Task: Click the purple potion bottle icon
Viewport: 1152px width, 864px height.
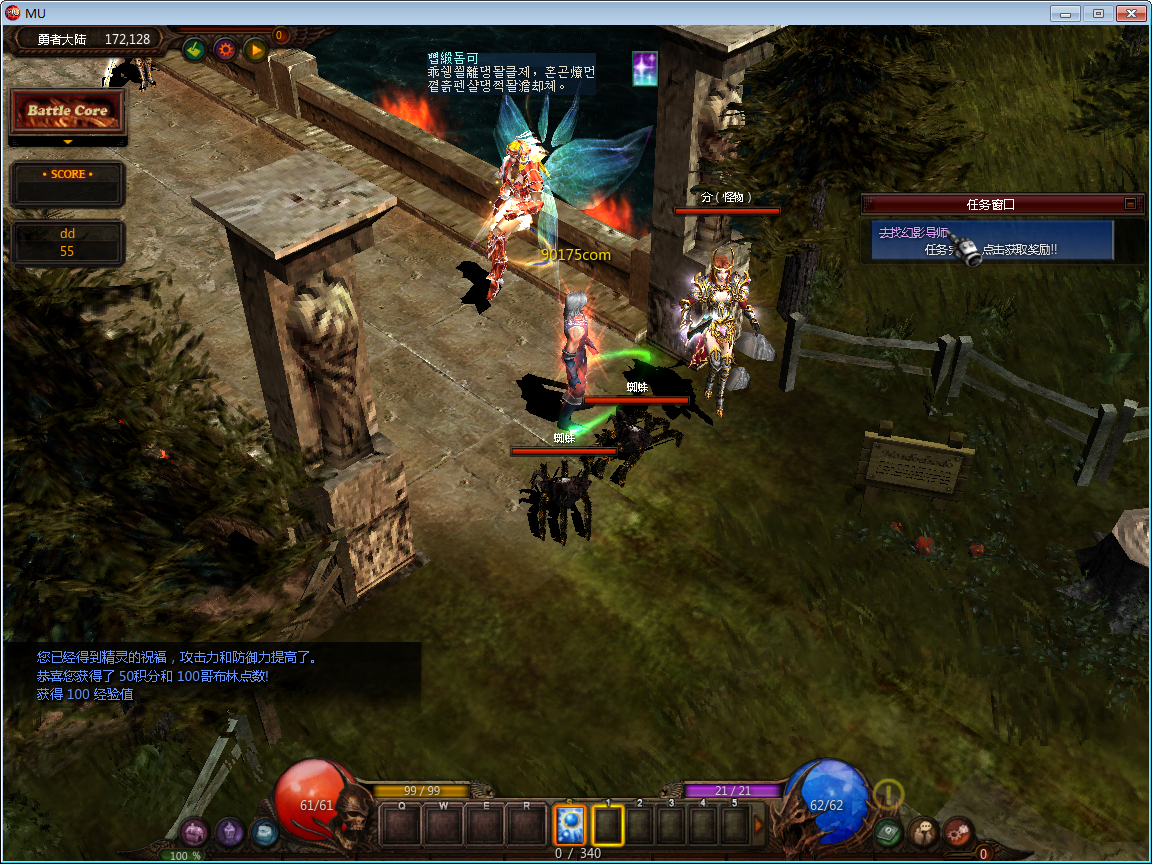Action: pyautogui.click(x=230, y=831)
